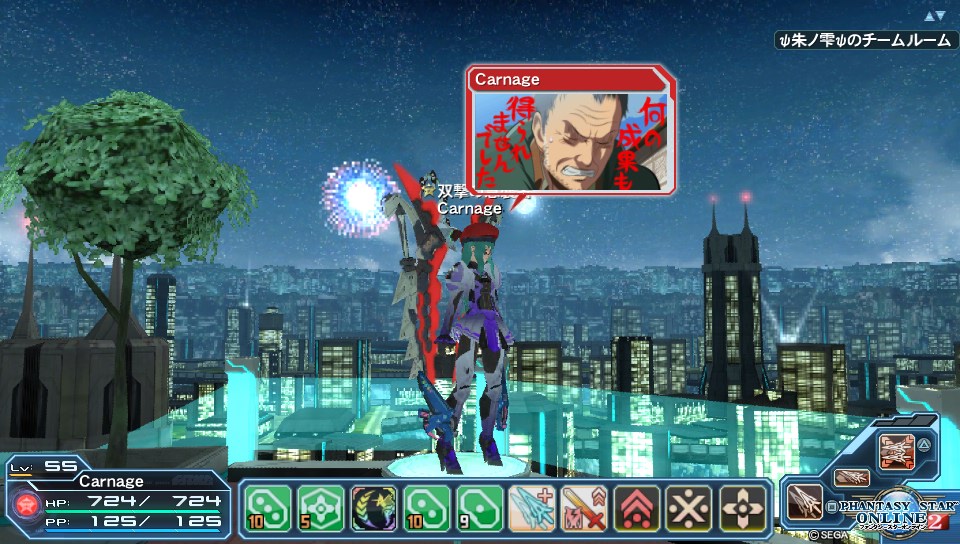Select the four-way arrow skill slot

(x=741, y=509)
